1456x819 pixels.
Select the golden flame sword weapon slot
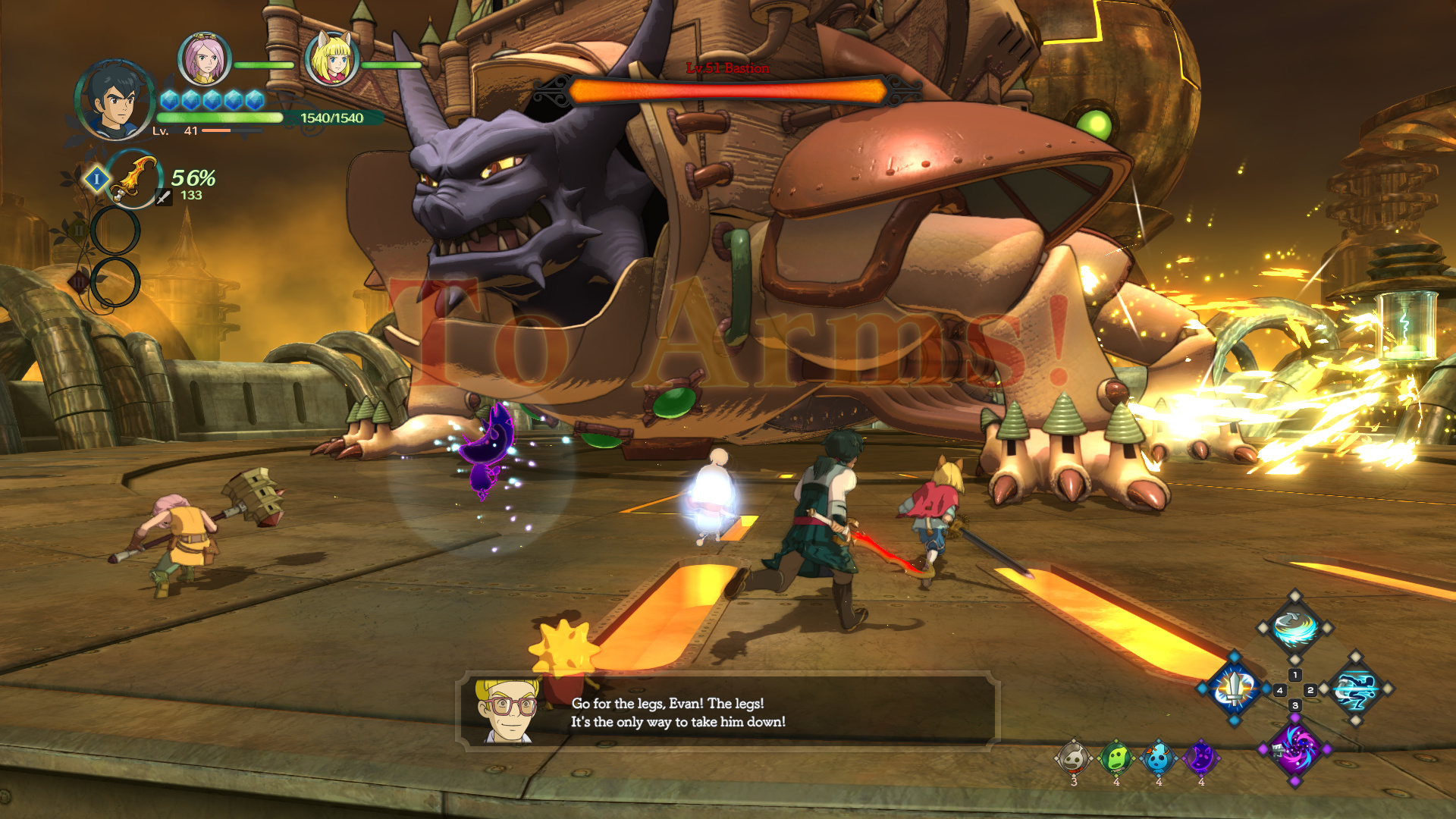click(133, 179)
